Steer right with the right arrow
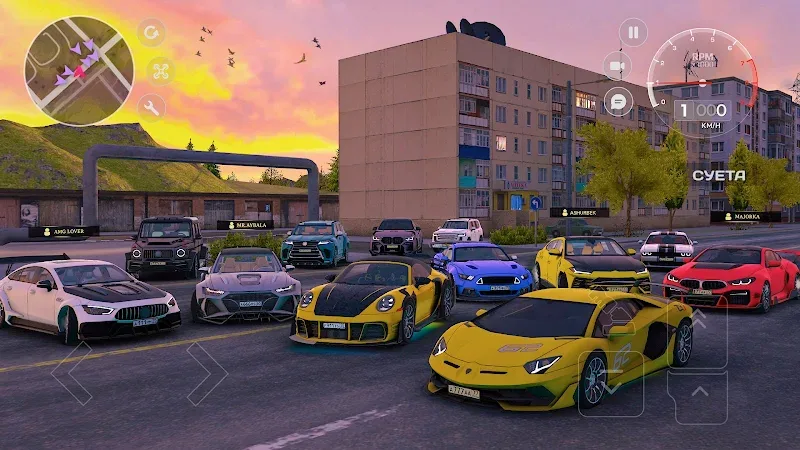The width and height of the screenshot is (800, 450). tap(206, 374)
